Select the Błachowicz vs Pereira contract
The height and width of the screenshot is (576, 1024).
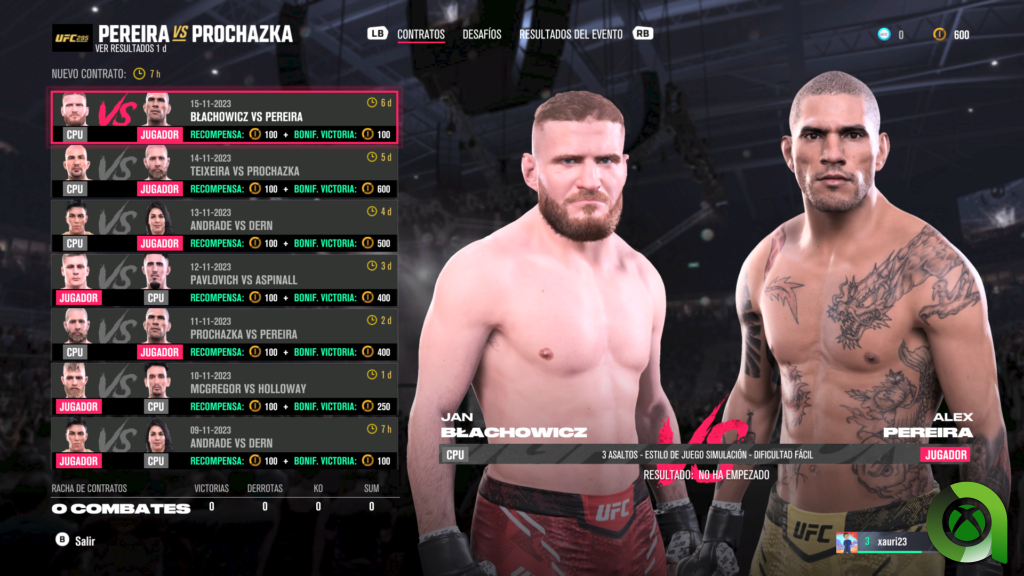point(224,118)
